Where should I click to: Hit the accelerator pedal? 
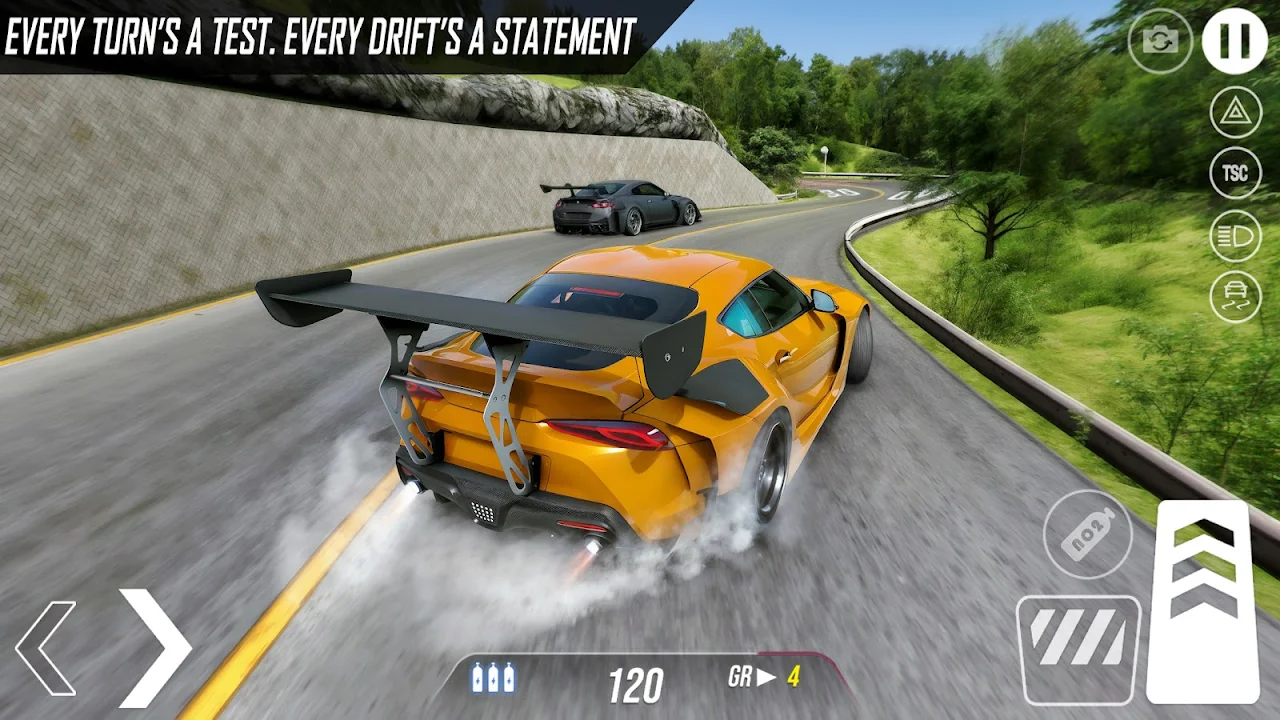click(x=1202, y=600)
